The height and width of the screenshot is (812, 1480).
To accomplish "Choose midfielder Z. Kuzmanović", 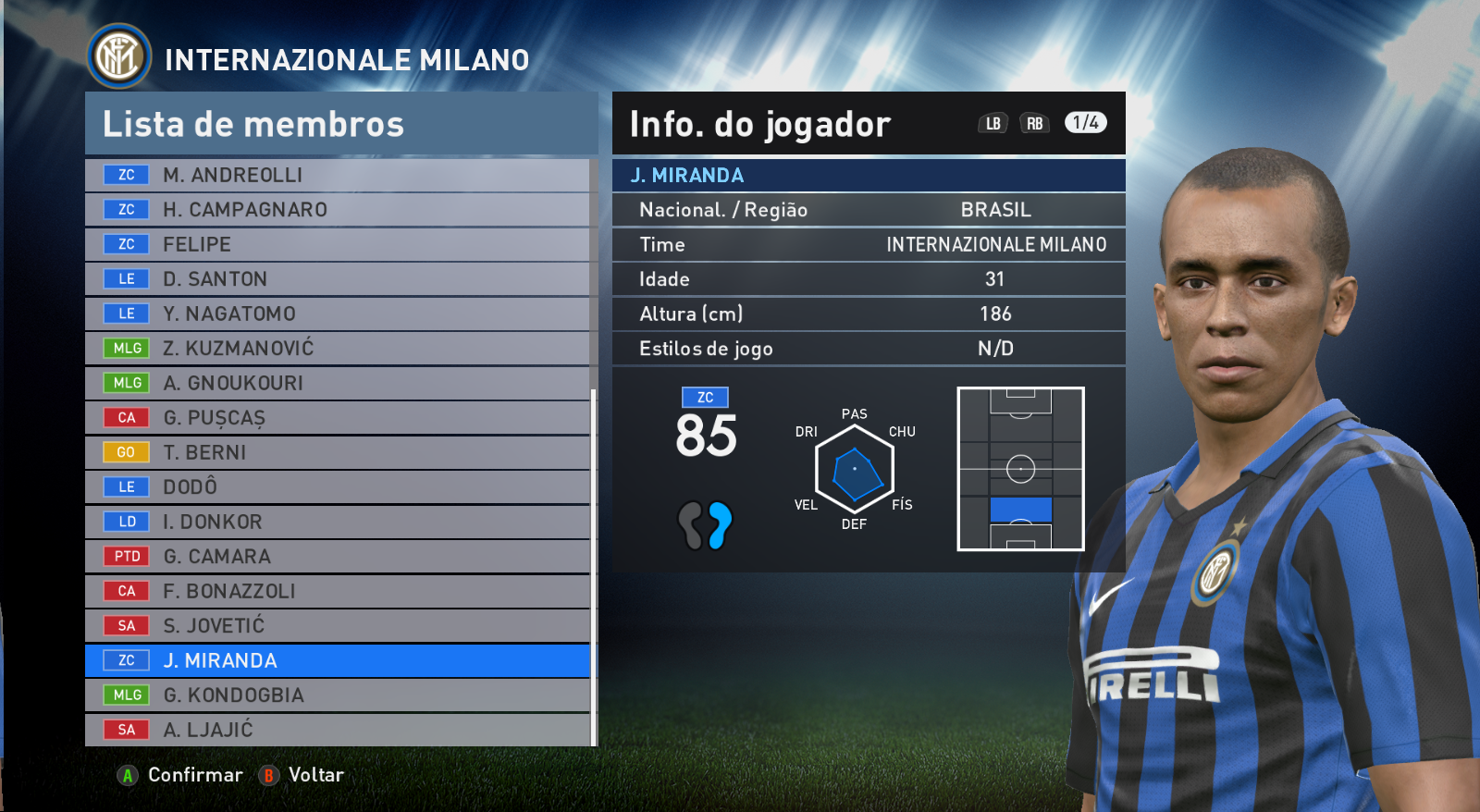I will click(338, 349).
